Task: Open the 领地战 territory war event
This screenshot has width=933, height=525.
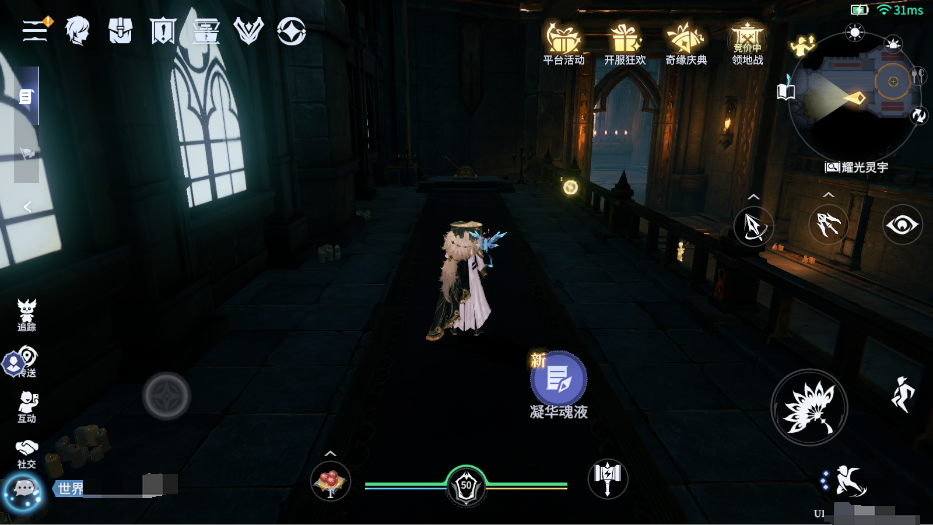Action: click(747, 42)
